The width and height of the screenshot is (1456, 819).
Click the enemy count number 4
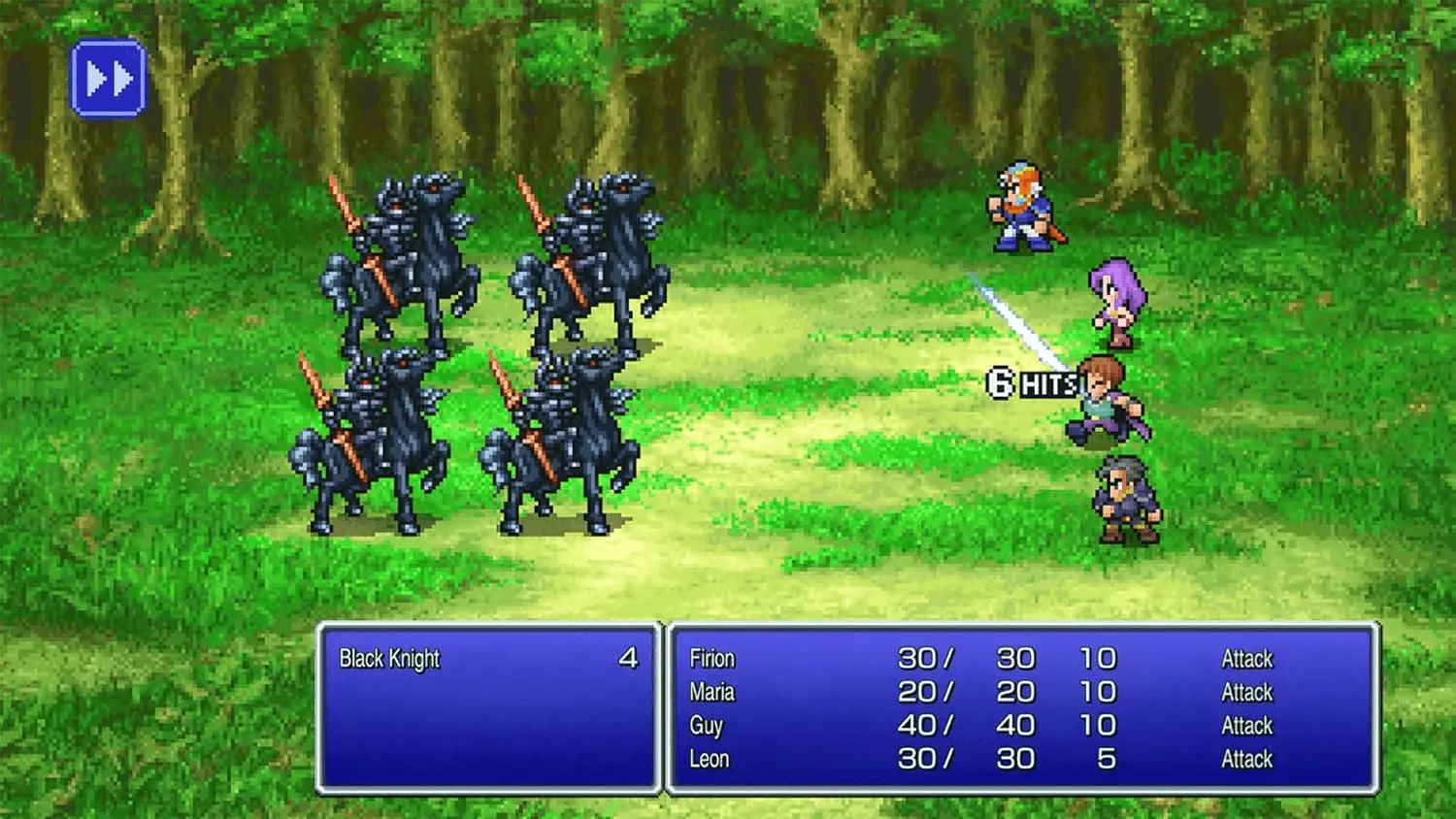632,658
